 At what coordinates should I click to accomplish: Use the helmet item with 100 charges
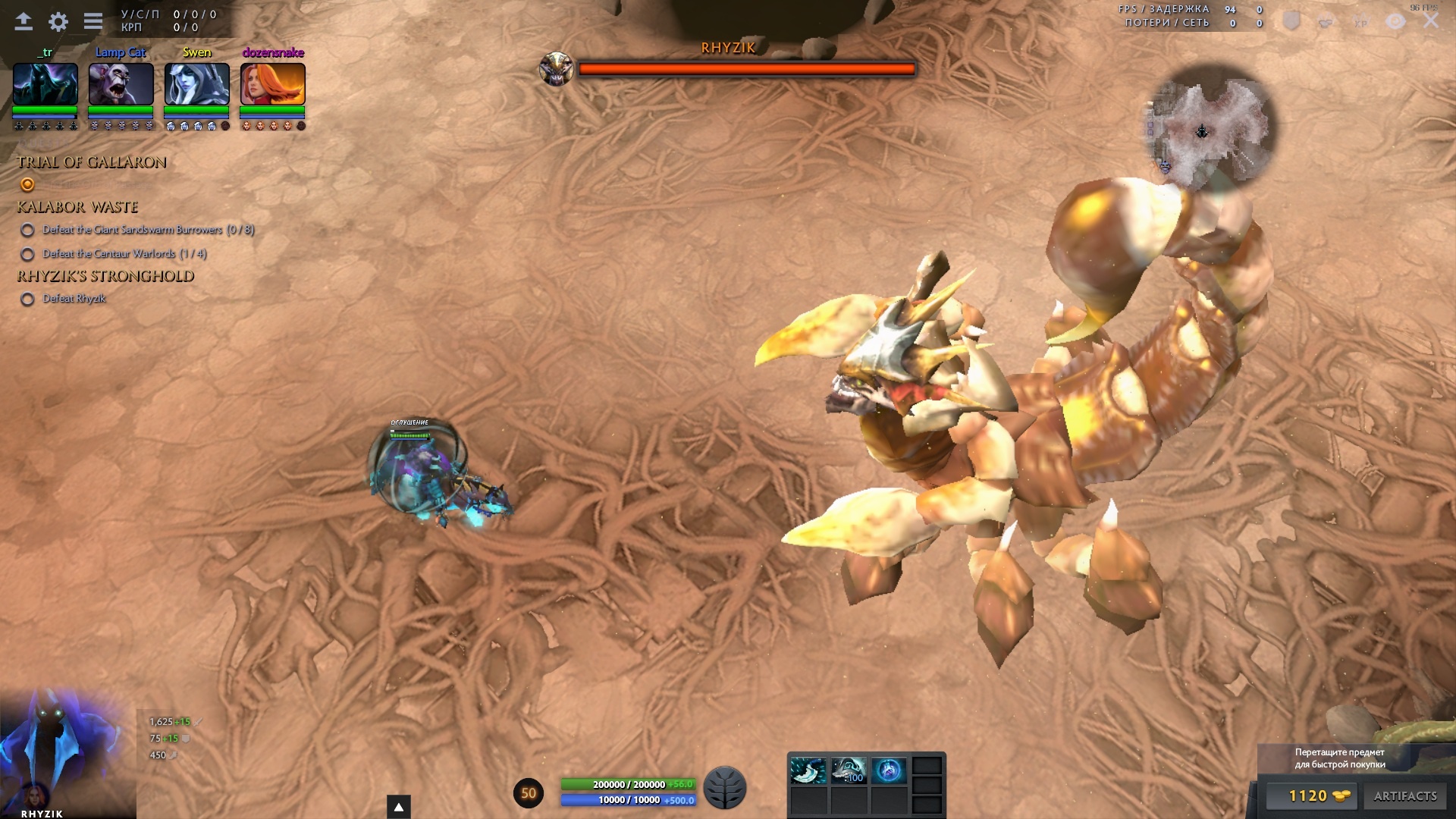(849, 770)
